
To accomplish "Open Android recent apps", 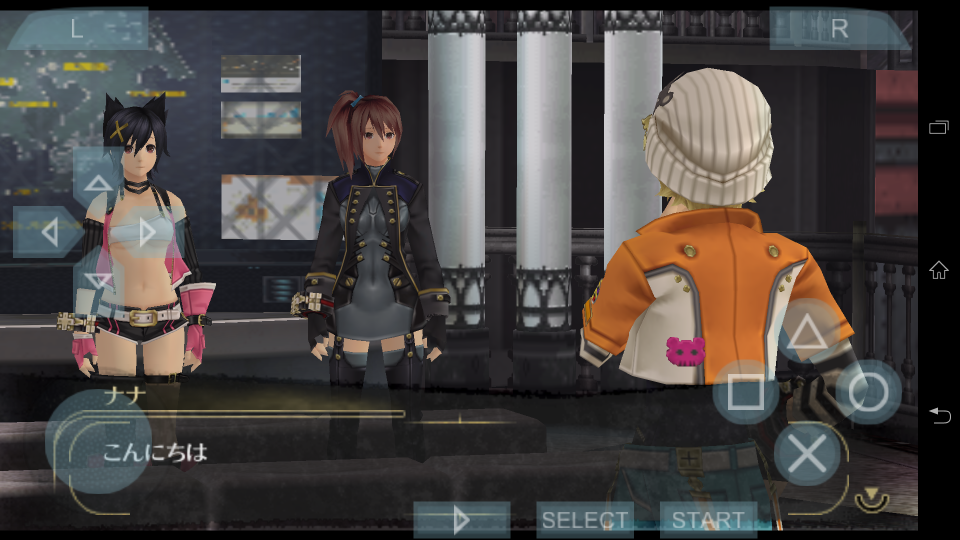I will (x=939, y=127).
